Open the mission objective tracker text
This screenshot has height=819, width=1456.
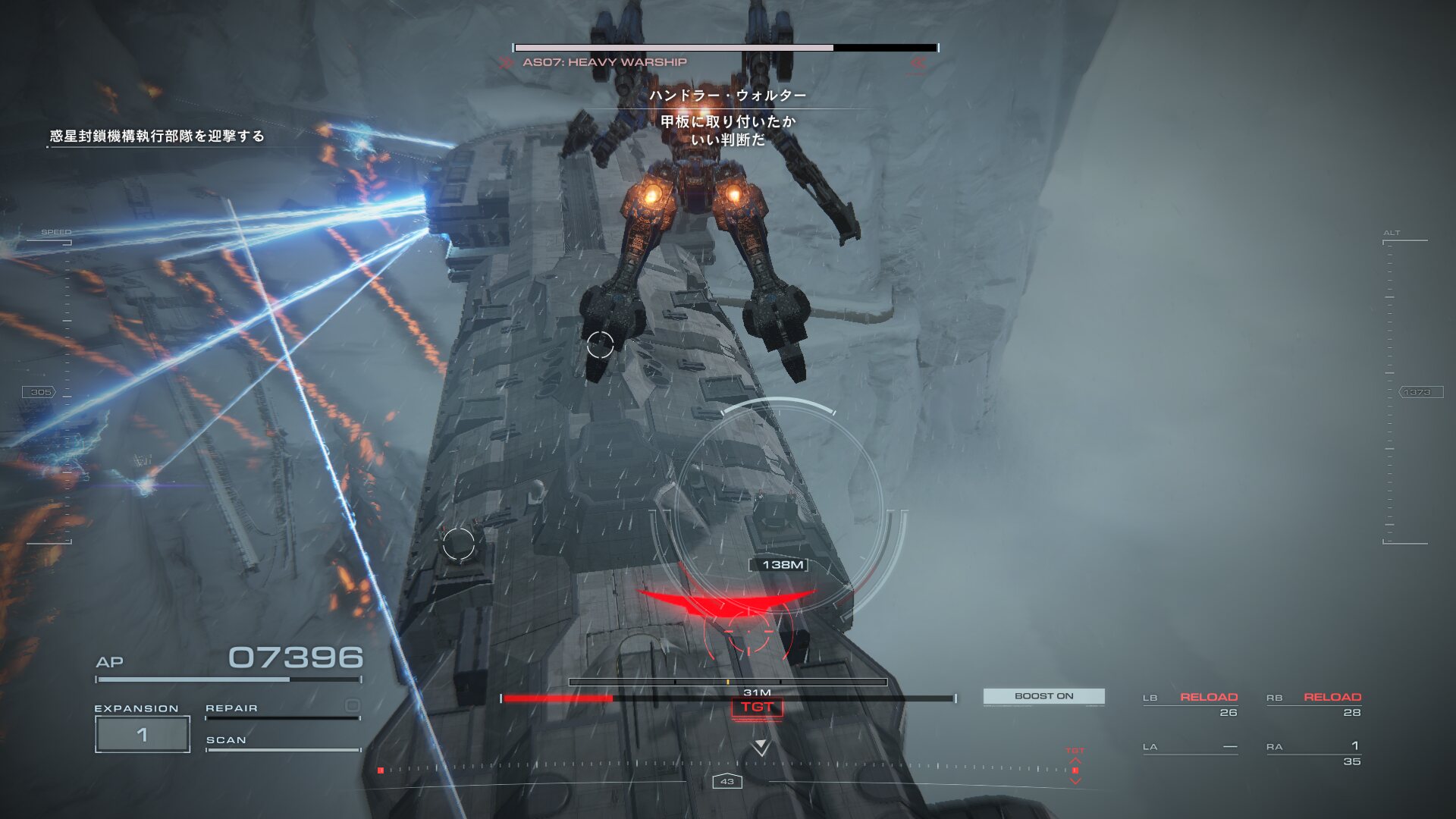[157, 136]
